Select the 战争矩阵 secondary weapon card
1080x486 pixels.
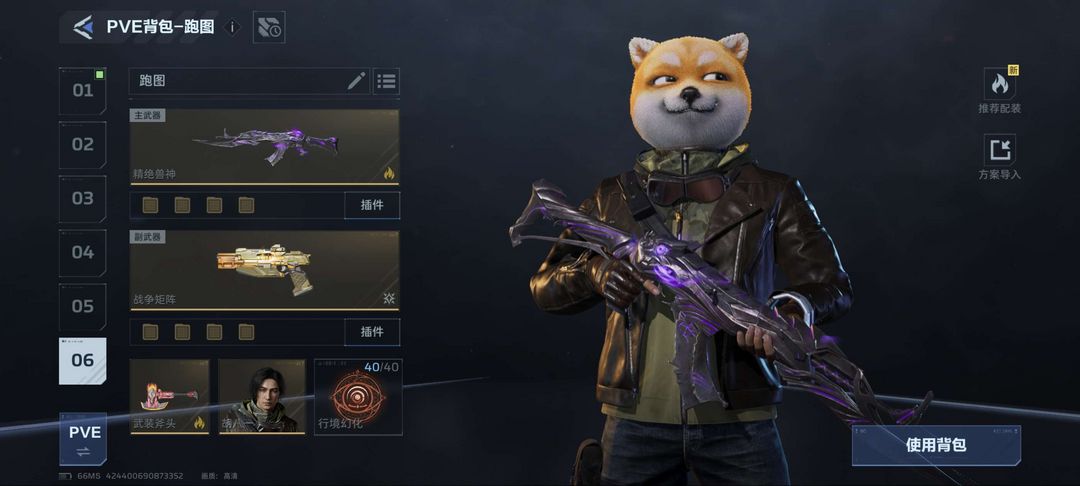[x=264, y=270]
